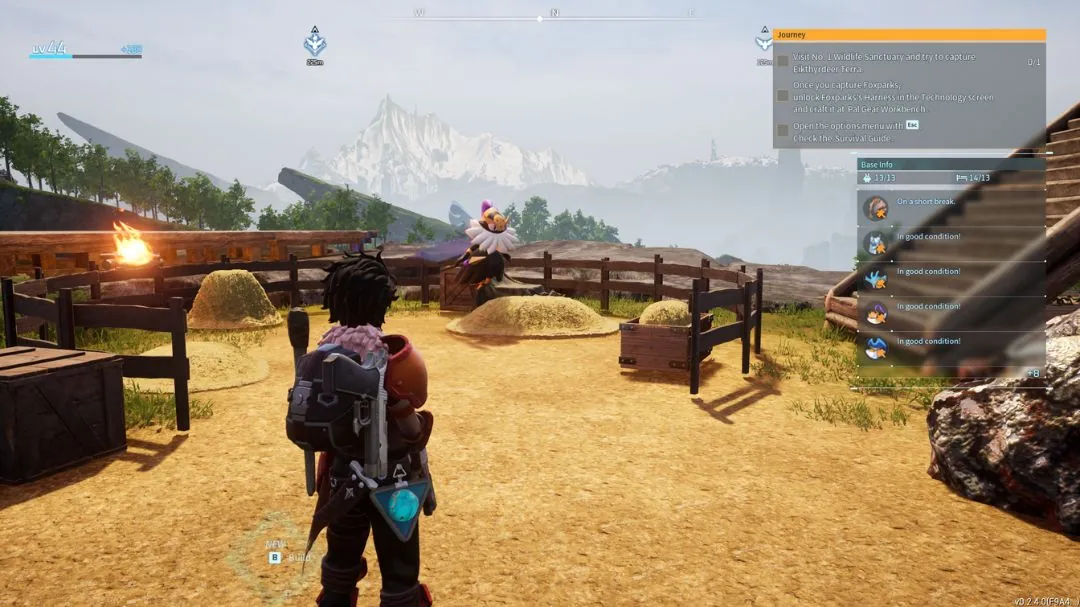The image size is (1080, 607).
Task: Open the Base Info panel header
Action: (x=951, y=163)
